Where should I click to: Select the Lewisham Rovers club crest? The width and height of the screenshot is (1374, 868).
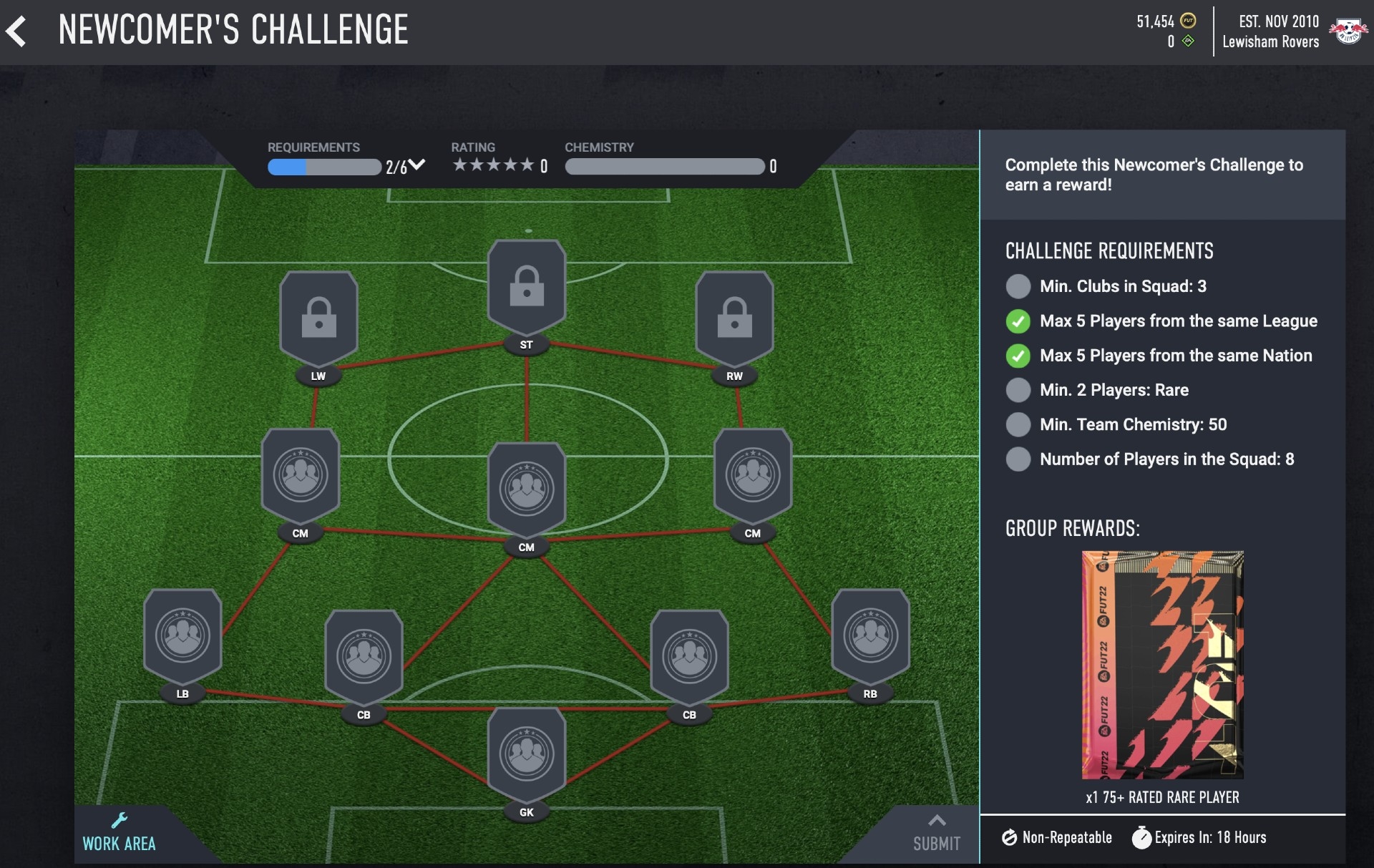coord(1348,30)
